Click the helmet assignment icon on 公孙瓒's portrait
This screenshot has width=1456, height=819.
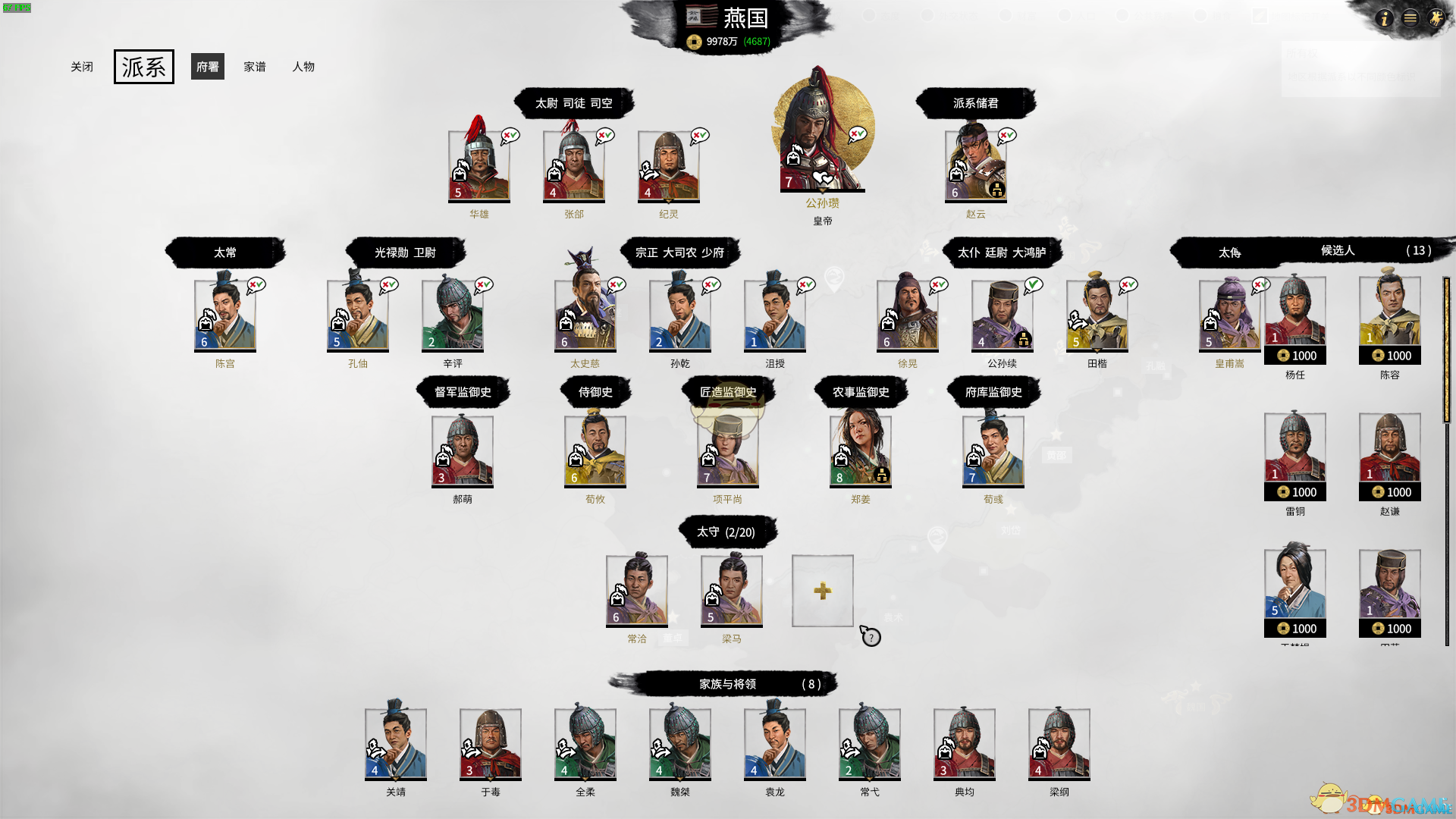pyautogui.click(x=795, y=157)
